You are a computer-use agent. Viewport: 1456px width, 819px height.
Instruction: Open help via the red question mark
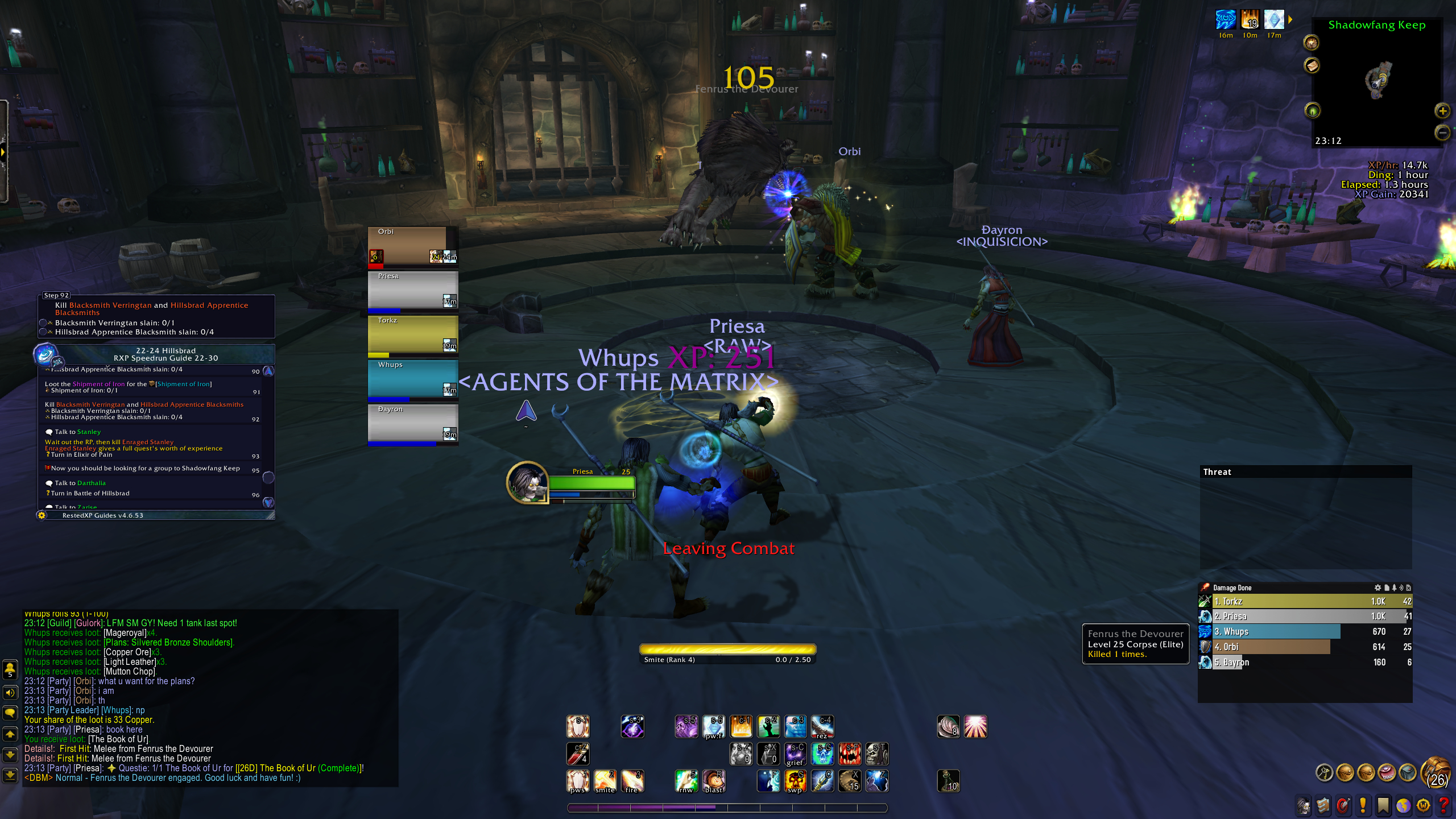click(x=1444, y=805)
